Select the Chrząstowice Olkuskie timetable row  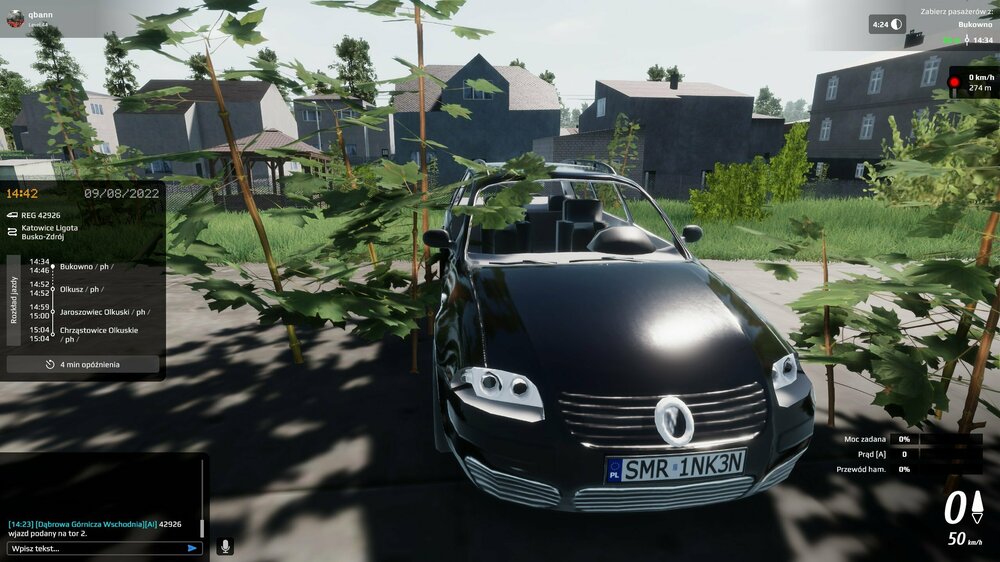point(99,334)
